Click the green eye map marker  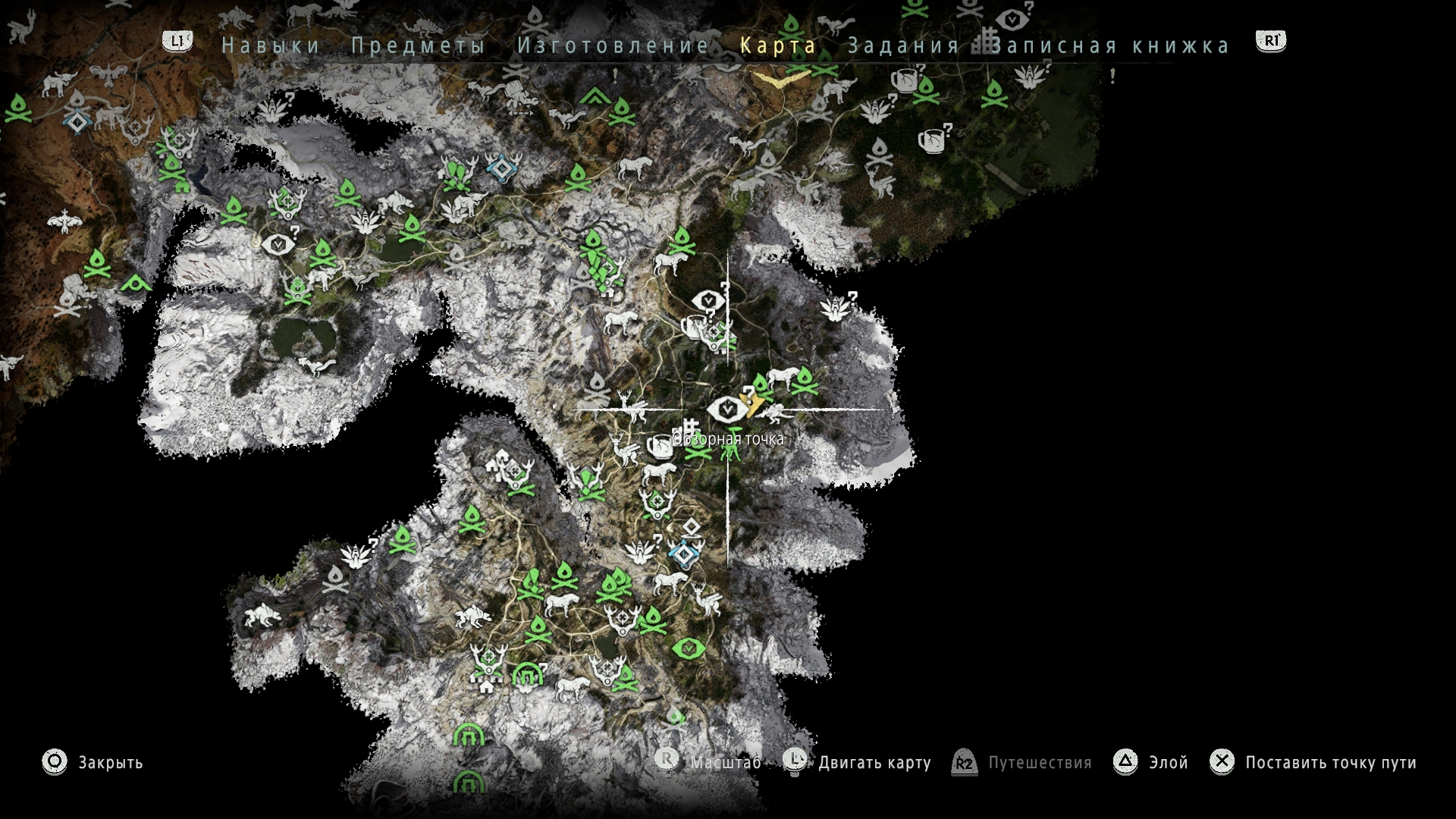coord(688,648)
